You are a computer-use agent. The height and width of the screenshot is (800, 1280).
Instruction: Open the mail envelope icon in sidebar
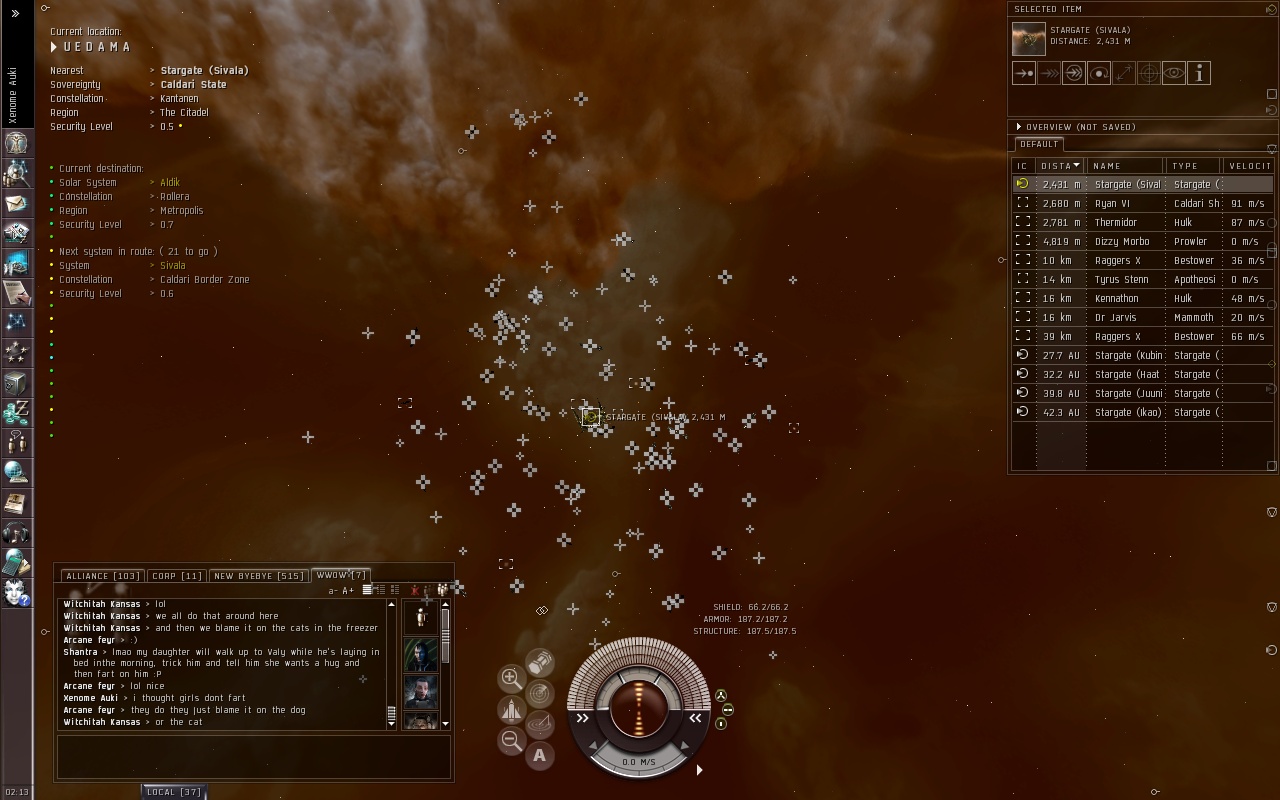point(16,204)
